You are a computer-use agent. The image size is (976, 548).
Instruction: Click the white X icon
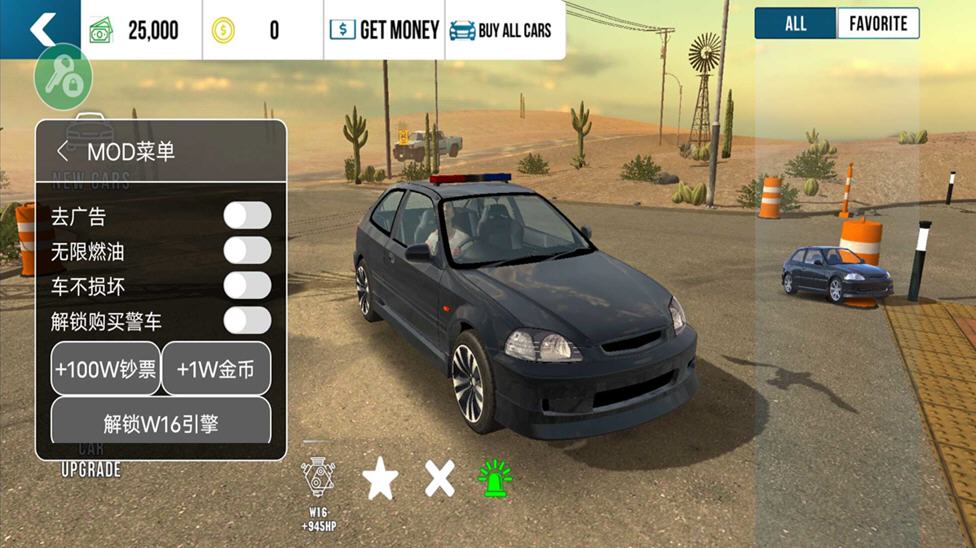(x=439, y=480)
